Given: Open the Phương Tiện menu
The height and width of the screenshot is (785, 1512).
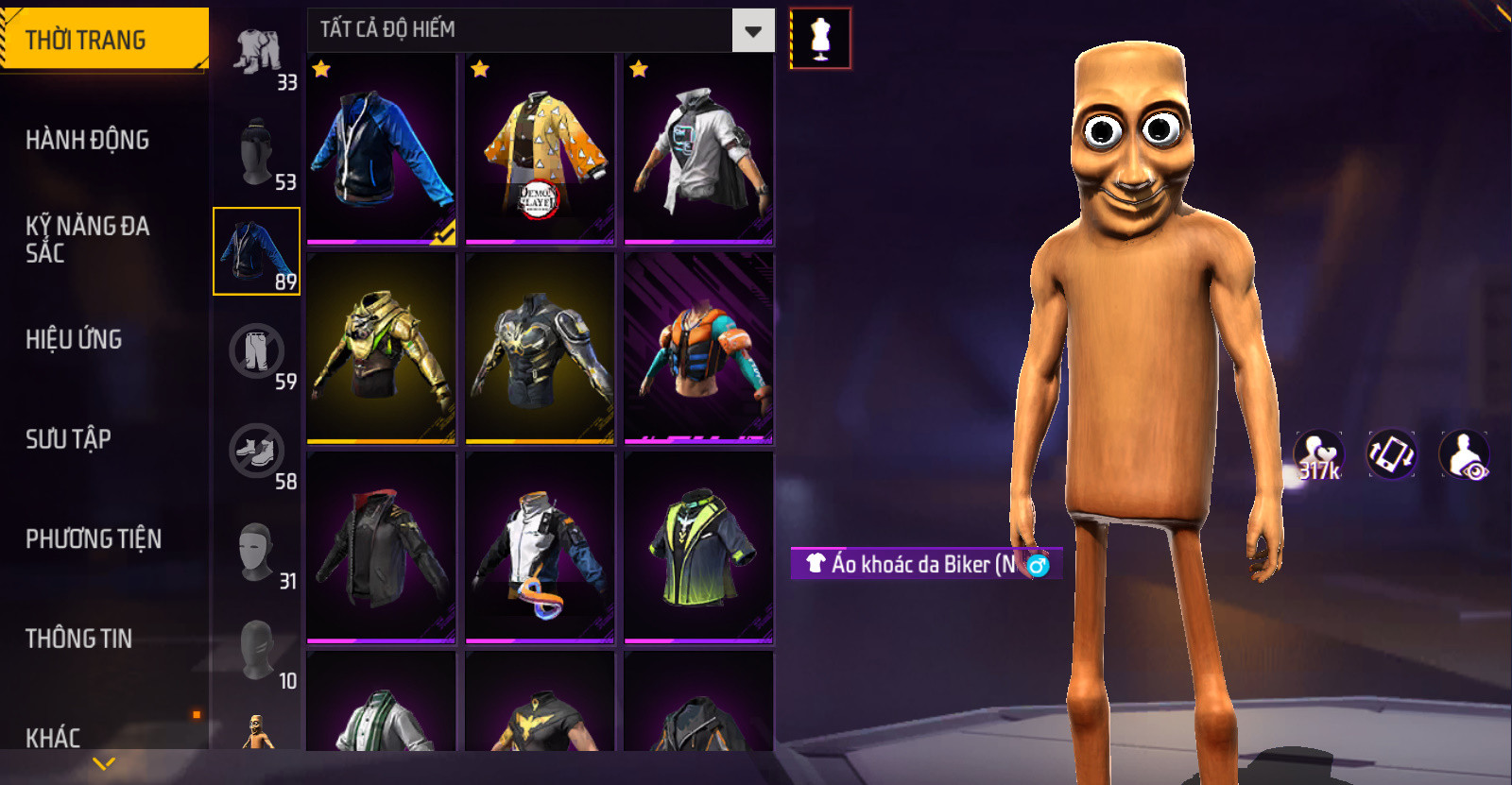Looking at the screenshot, I should [x=94, y=538].
